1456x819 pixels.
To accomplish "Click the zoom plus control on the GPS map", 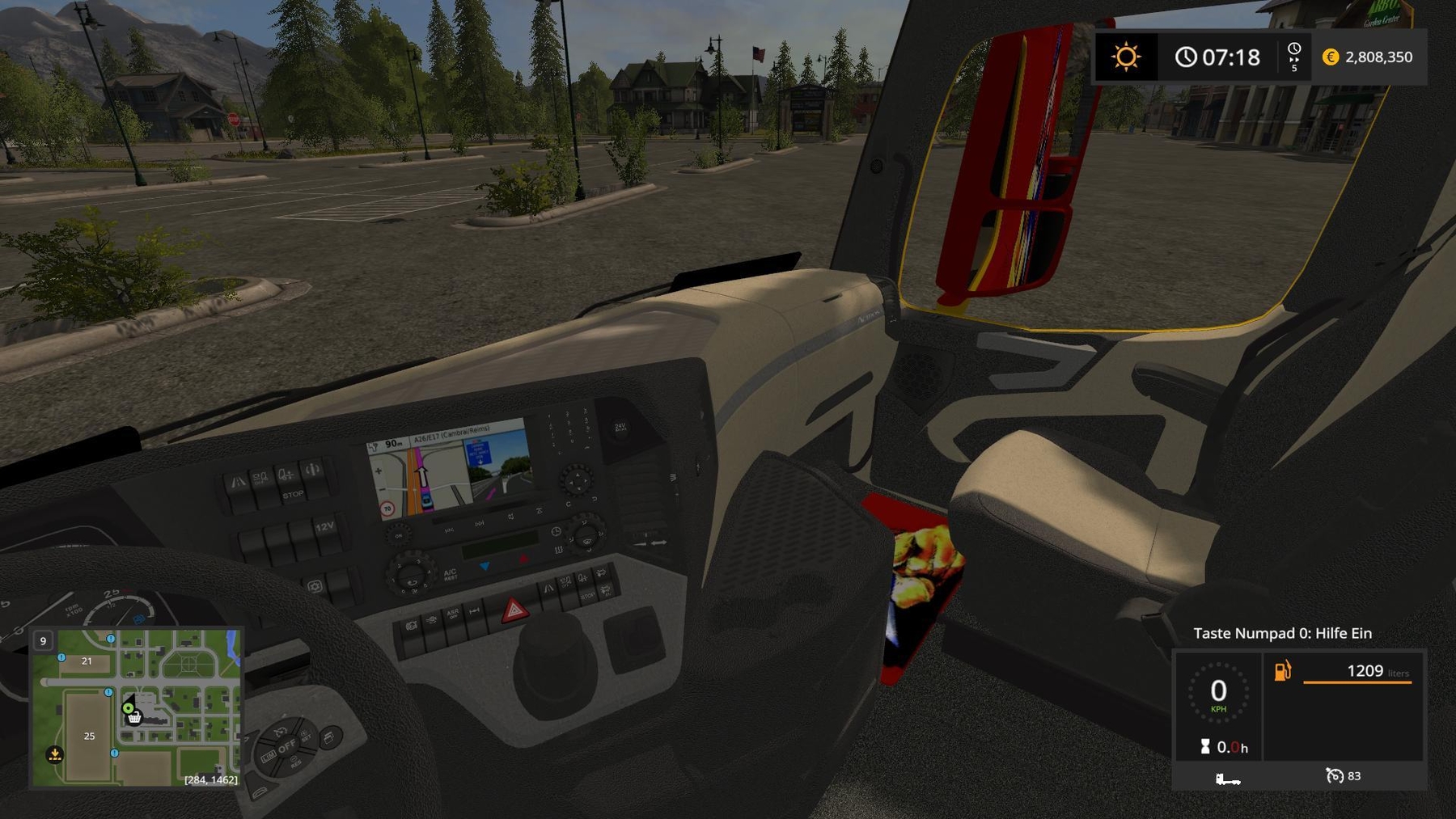I will pyautogui.click(x=378, y=470).
